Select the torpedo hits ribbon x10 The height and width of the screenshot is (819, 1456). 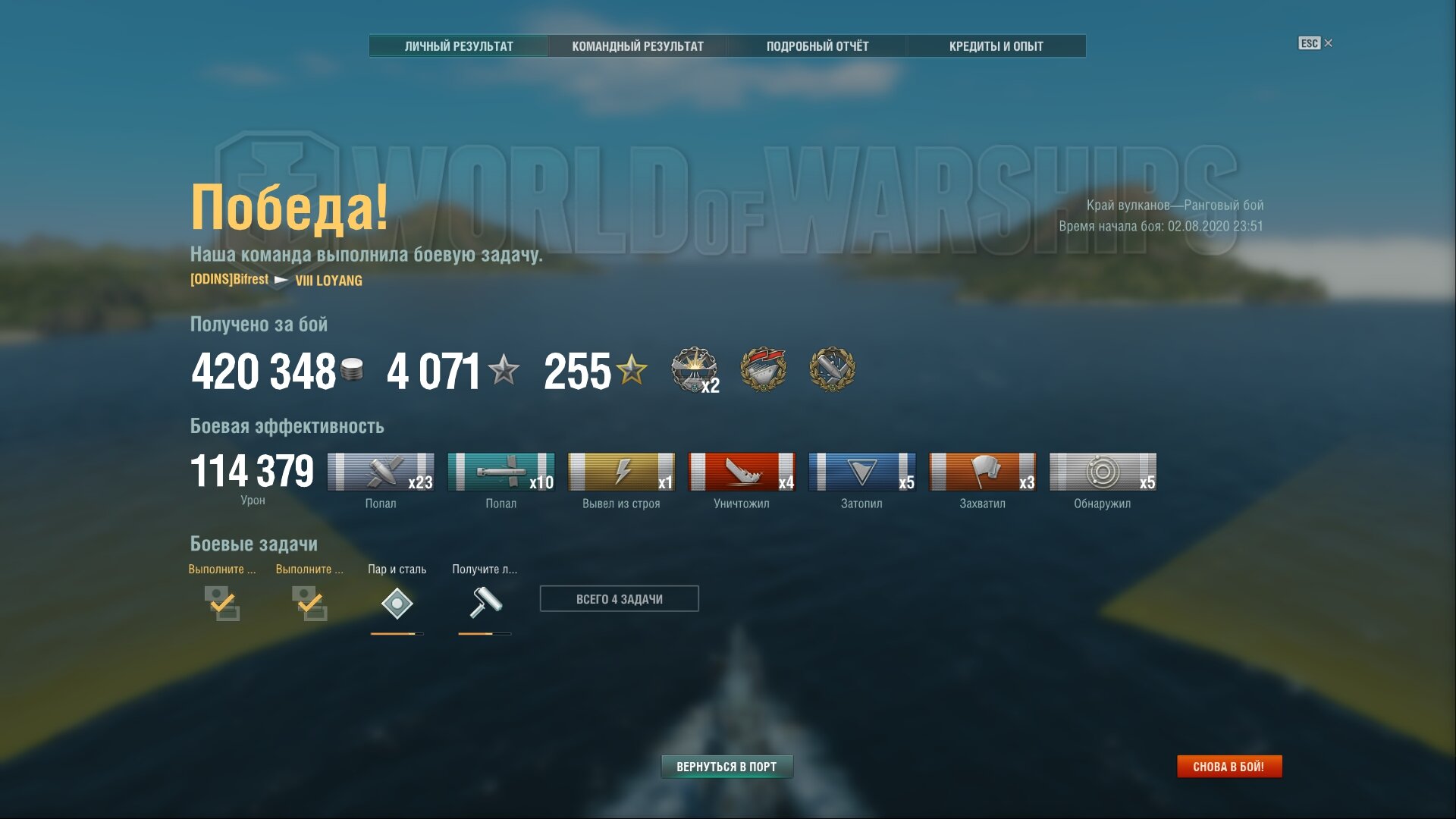pos(500,472)
